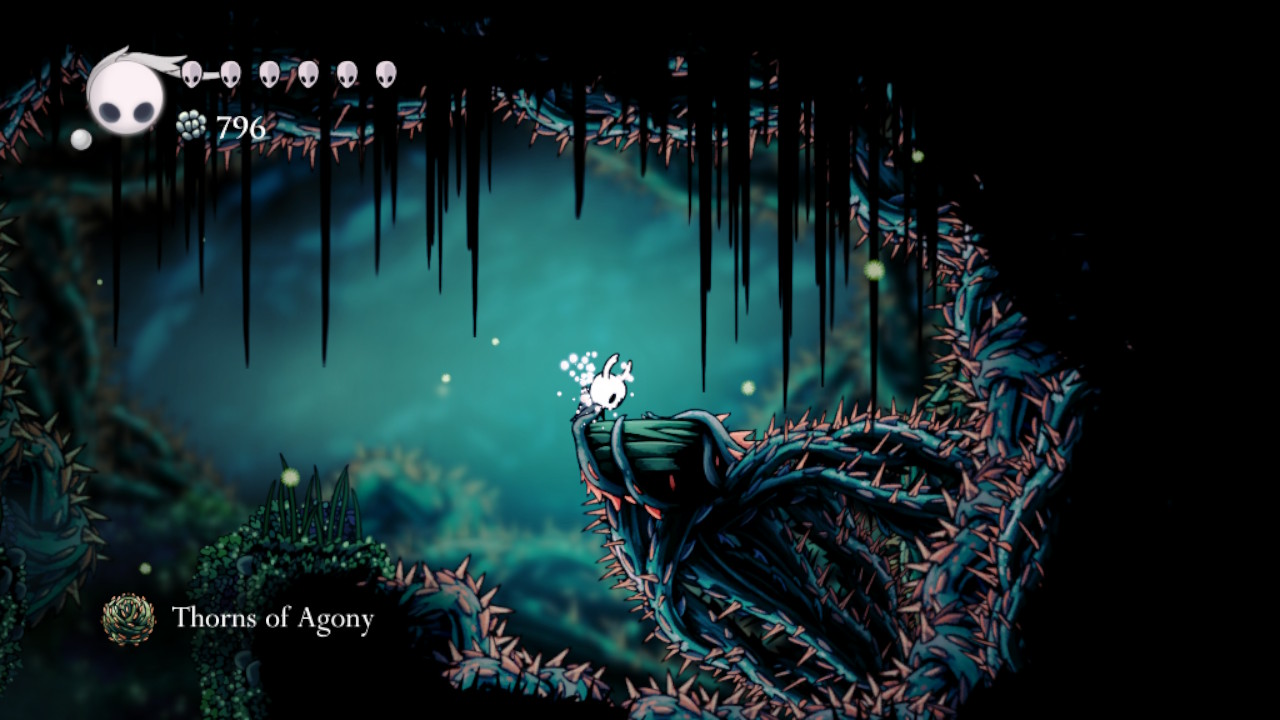Click the white mist puff behind the Knight
Screen dimensions: 1280x720
pos(580,365)
